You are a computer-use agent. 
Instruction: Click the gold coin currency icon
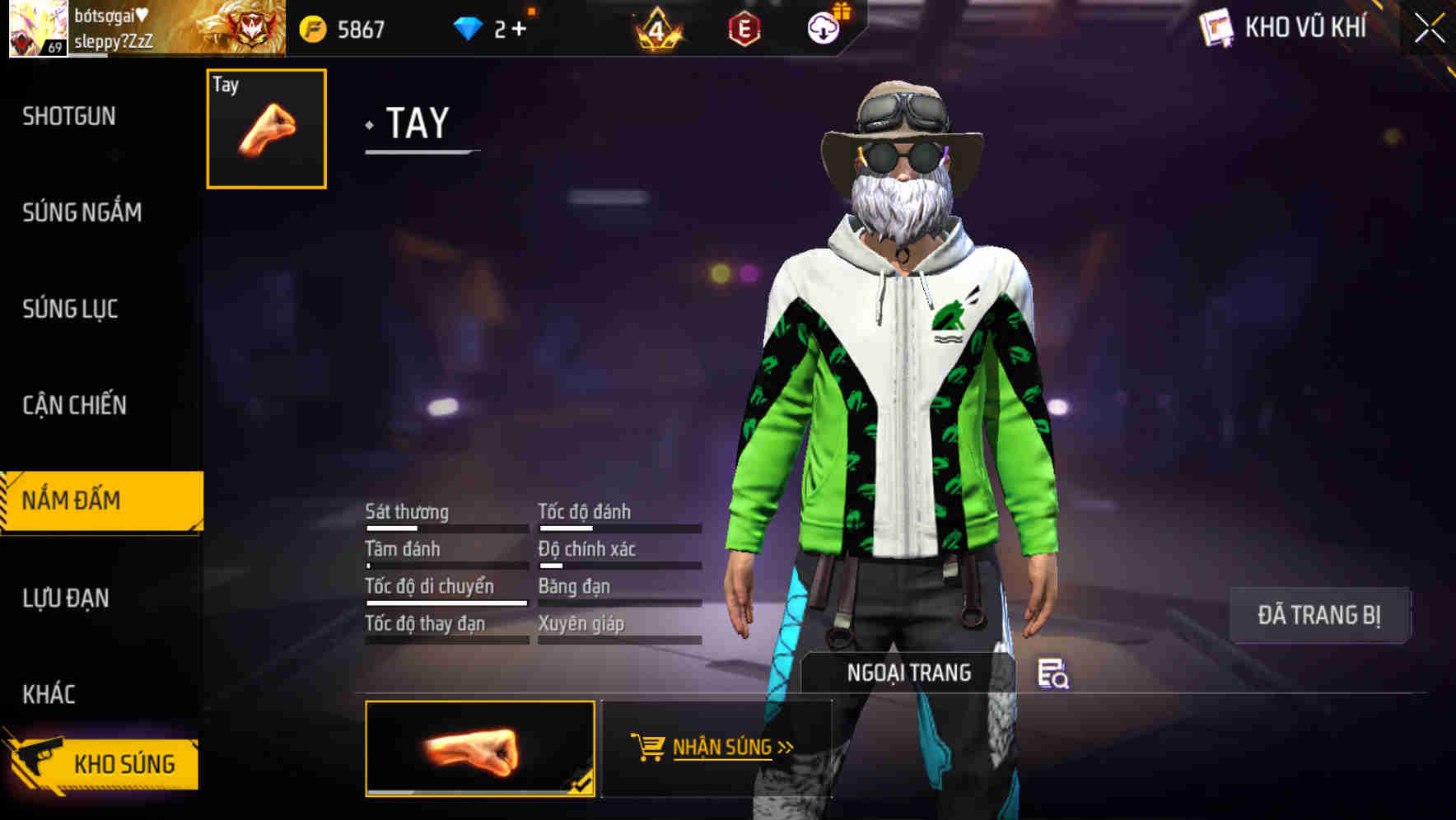(313, 27)
